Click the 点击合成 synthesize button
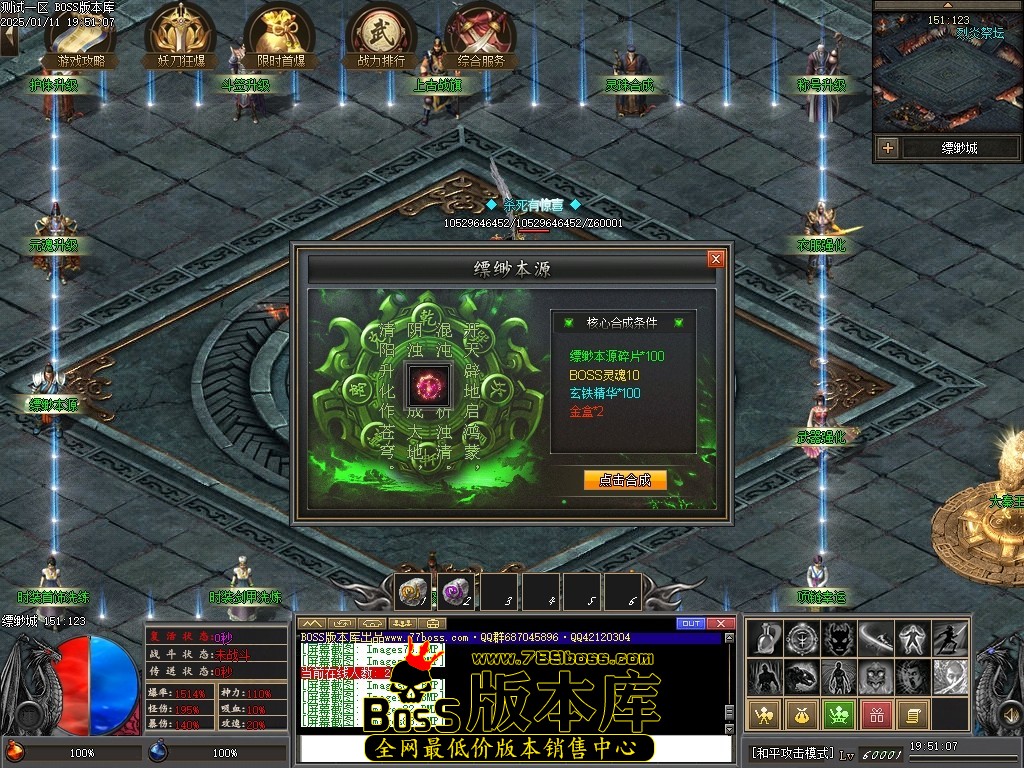 (x=624, y=480)
